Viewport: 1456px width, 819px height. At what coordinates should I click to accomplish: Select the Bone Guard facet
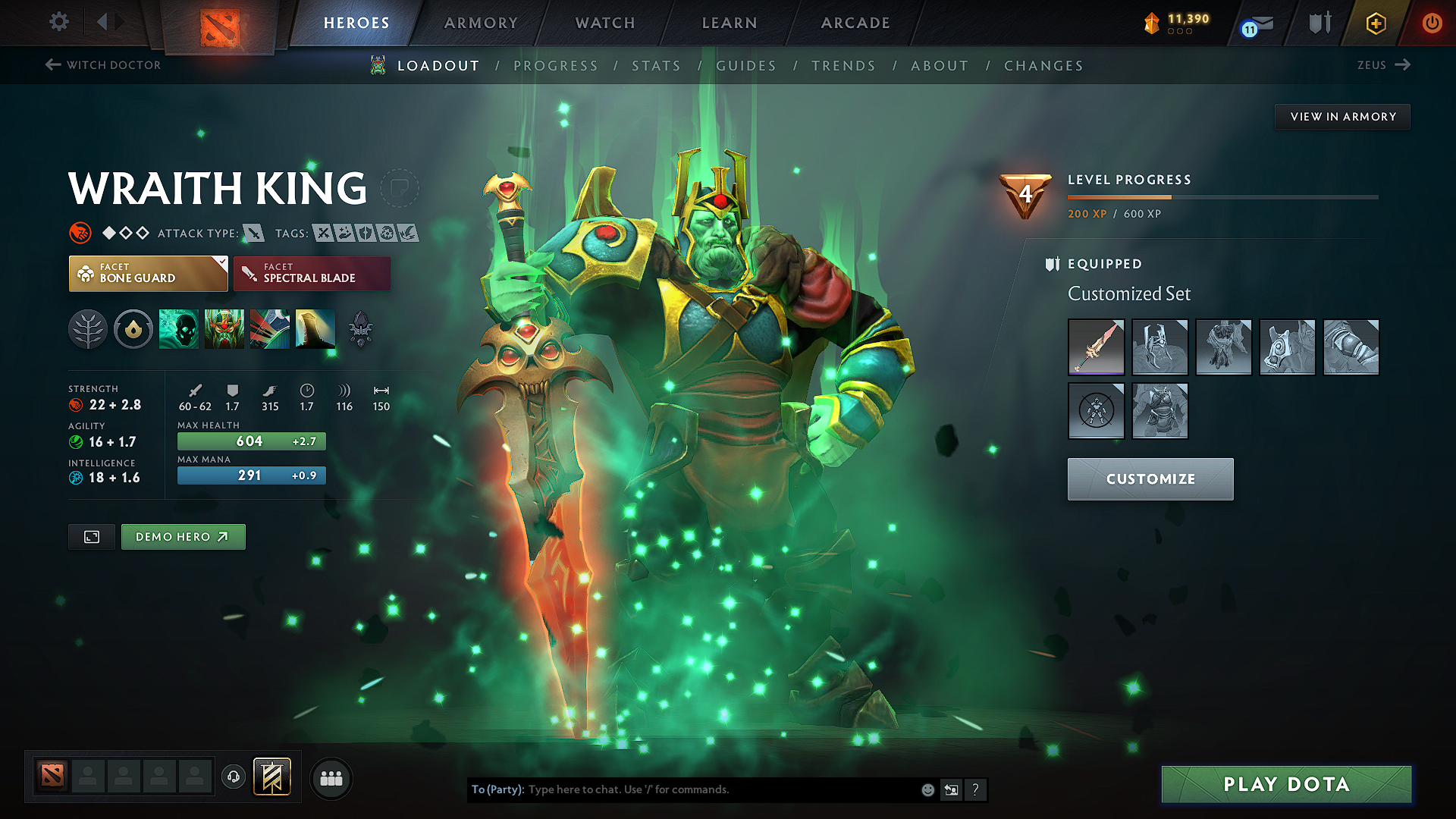[x=148, y=273]
